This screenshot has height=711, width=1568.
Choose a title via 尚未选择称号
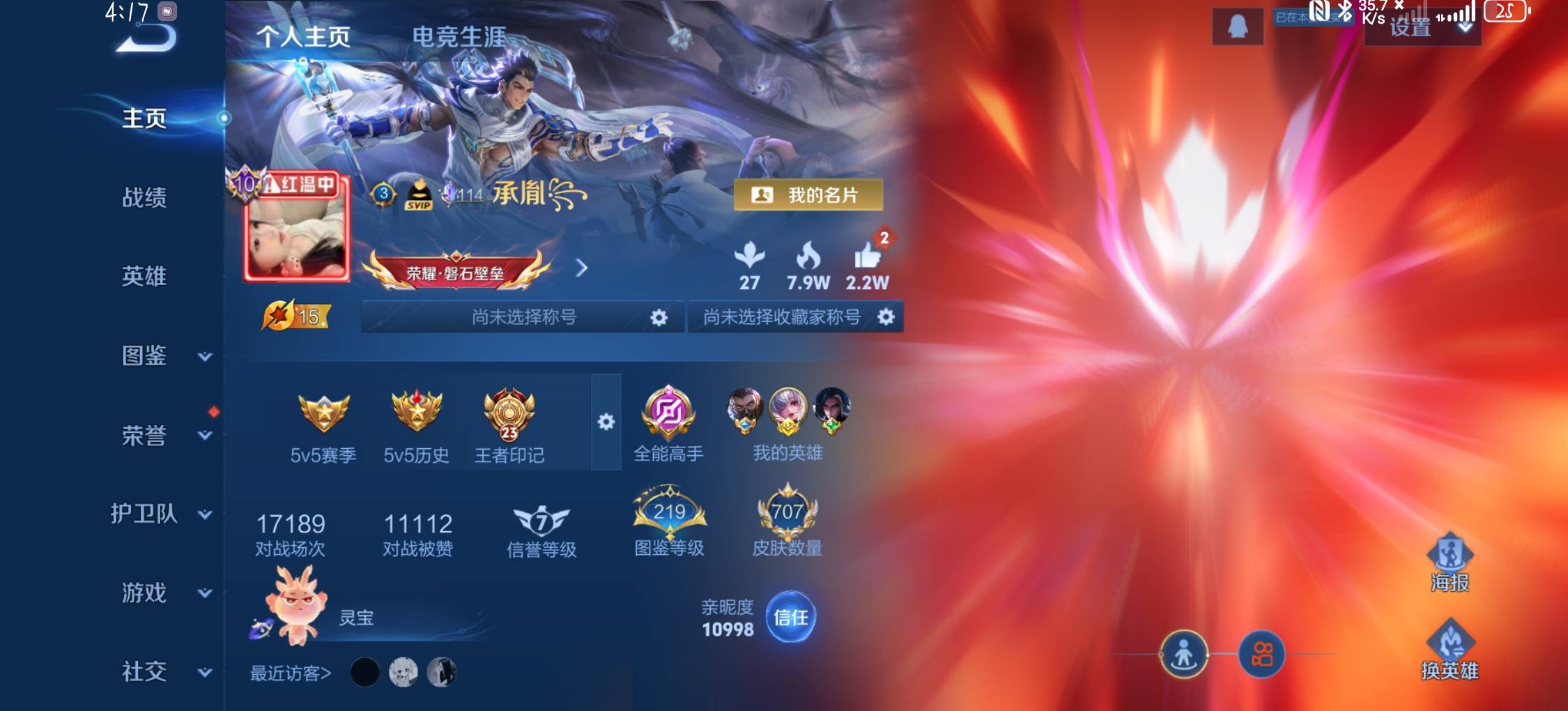pyautogui.click(x=523, y=317)
